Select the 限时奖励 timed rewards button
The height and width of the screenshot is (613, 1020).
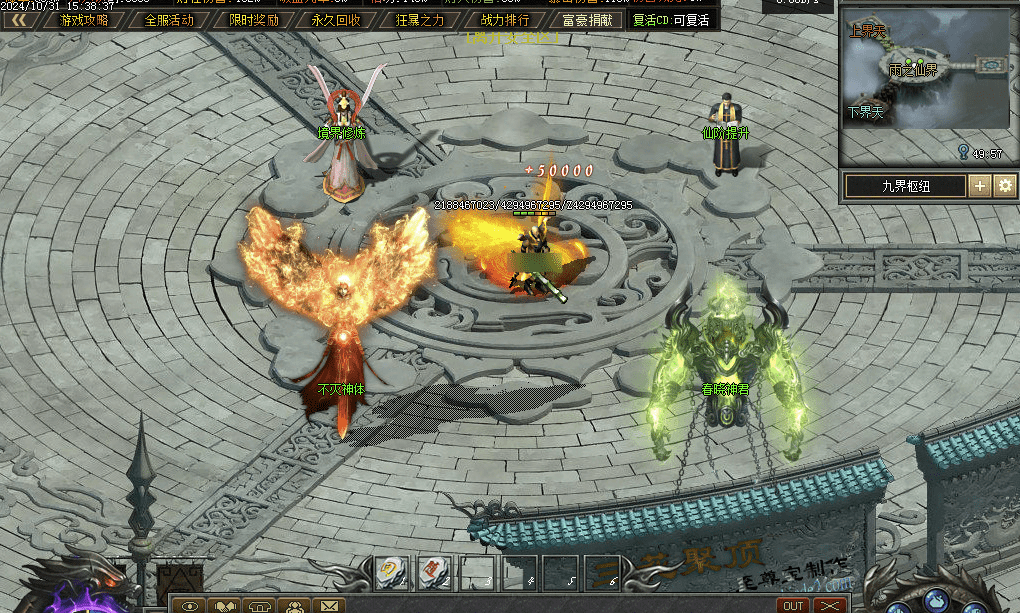click(253, 20)
